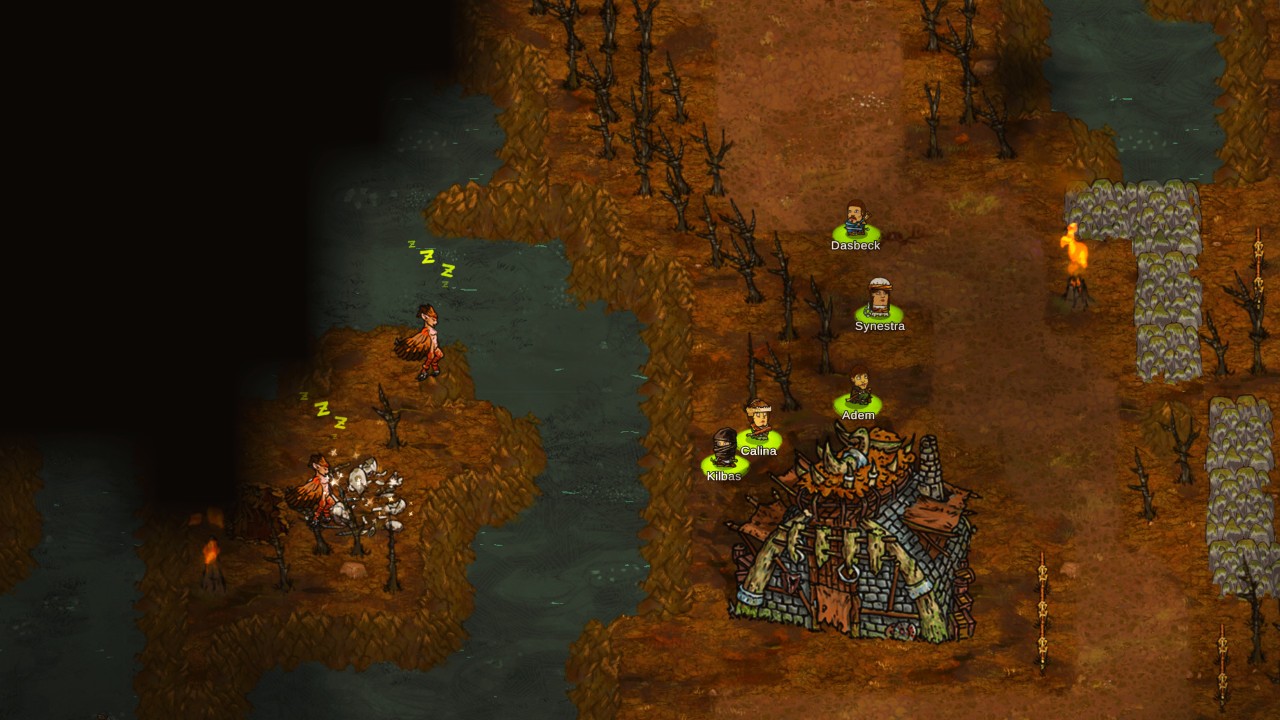Pick the unit named Calina
1280x720 pixels.
click(759, 421)
